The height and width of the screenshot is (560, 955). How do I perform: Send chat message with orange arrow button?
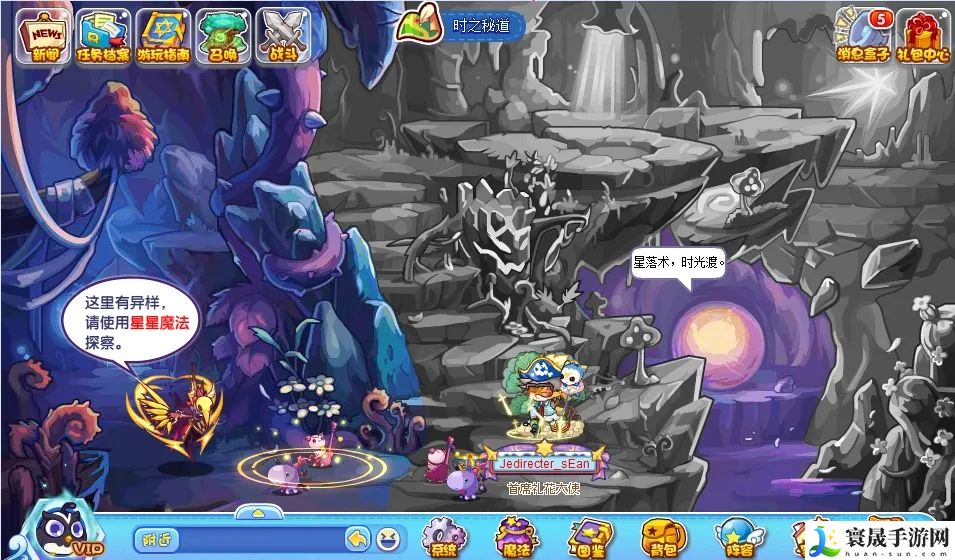[x=357, y=540]
